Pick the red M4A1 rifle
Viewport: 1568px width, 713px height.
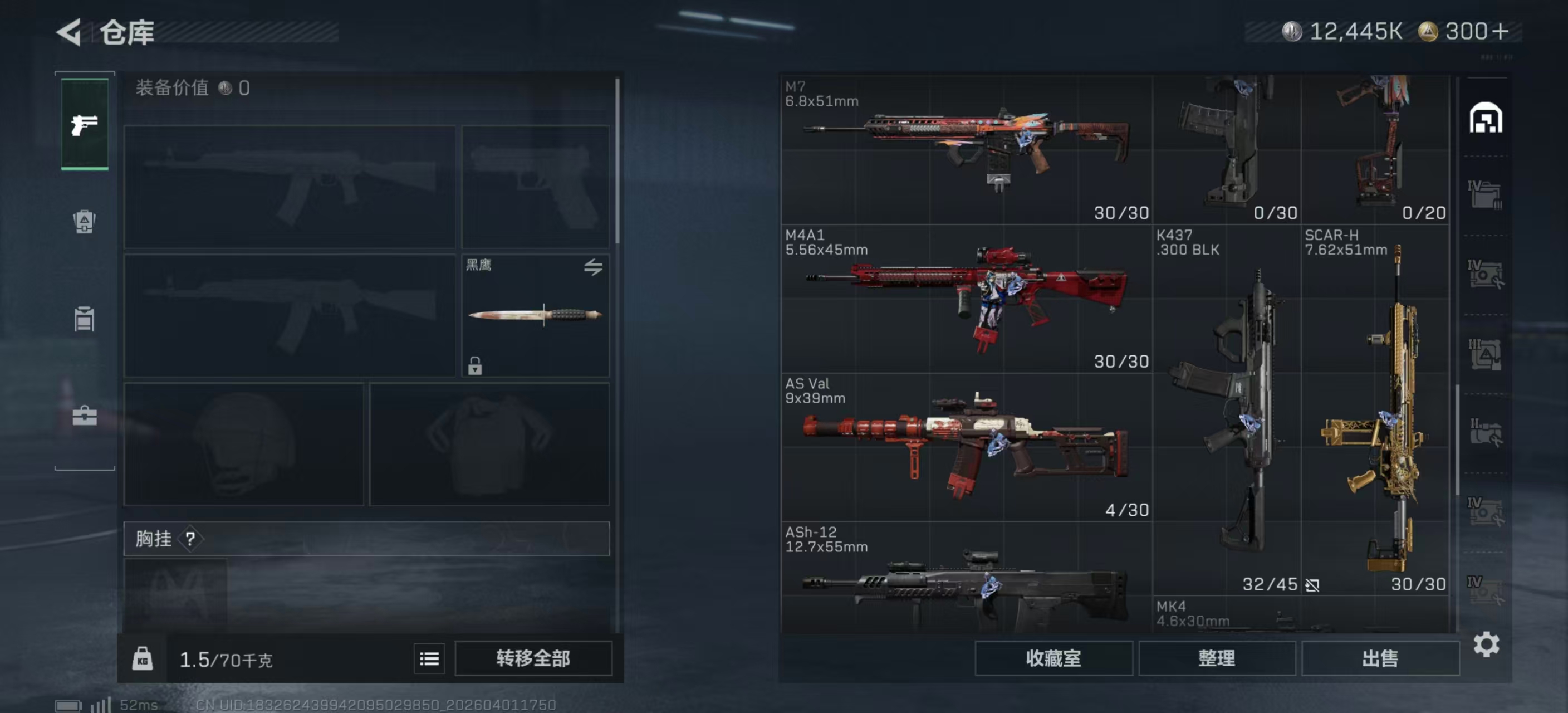pos(966,299)
